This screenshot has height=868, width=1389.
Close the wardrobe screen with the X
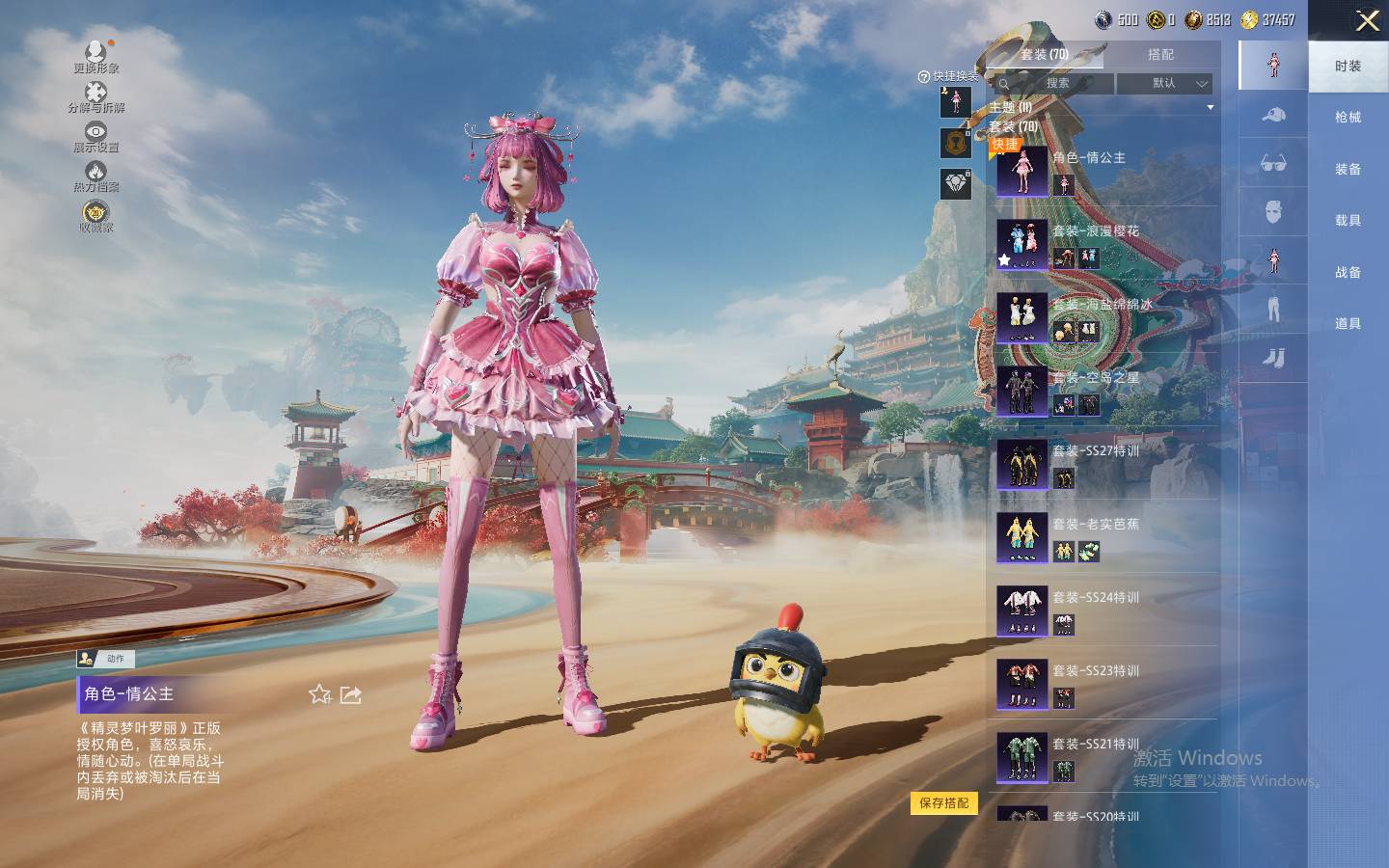pyautogui.click(x=1367, y=21)
